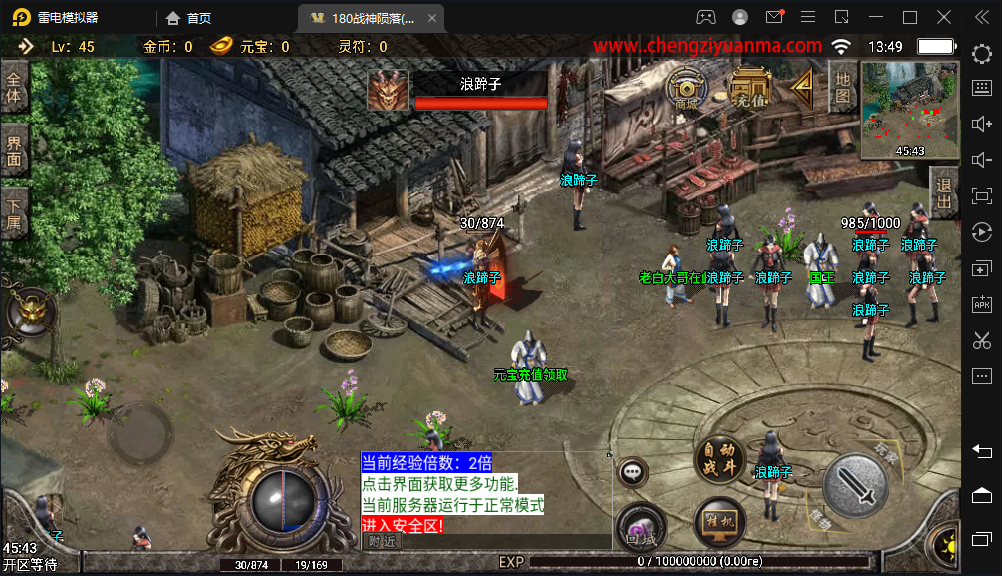The image size is (1002, 576).
Task: Collapse the top icons with the golden arrow
Action: click(803, 87)
